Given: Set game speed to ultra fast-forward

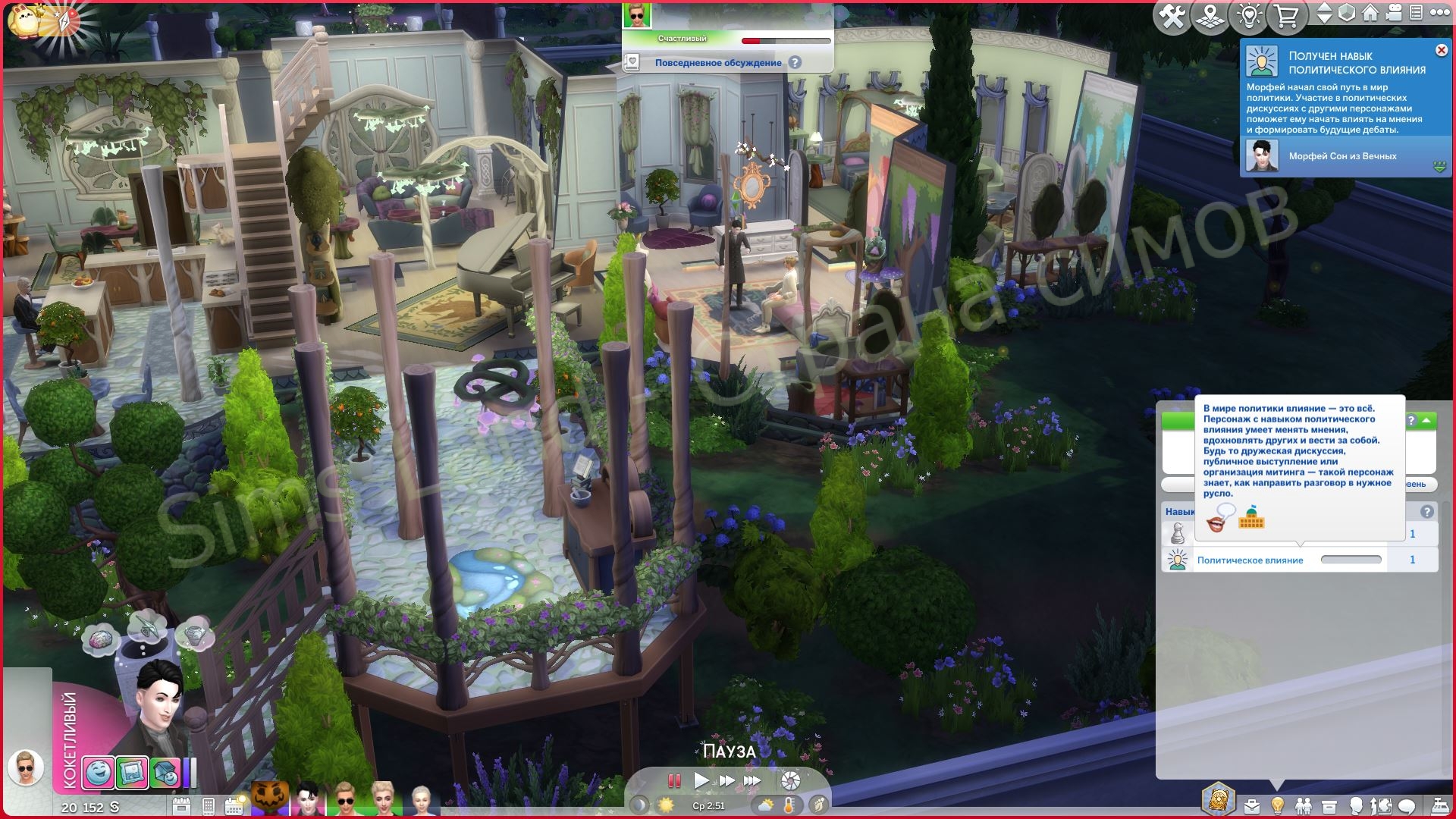Looking at the screenshot, I should tap(752, 780).
